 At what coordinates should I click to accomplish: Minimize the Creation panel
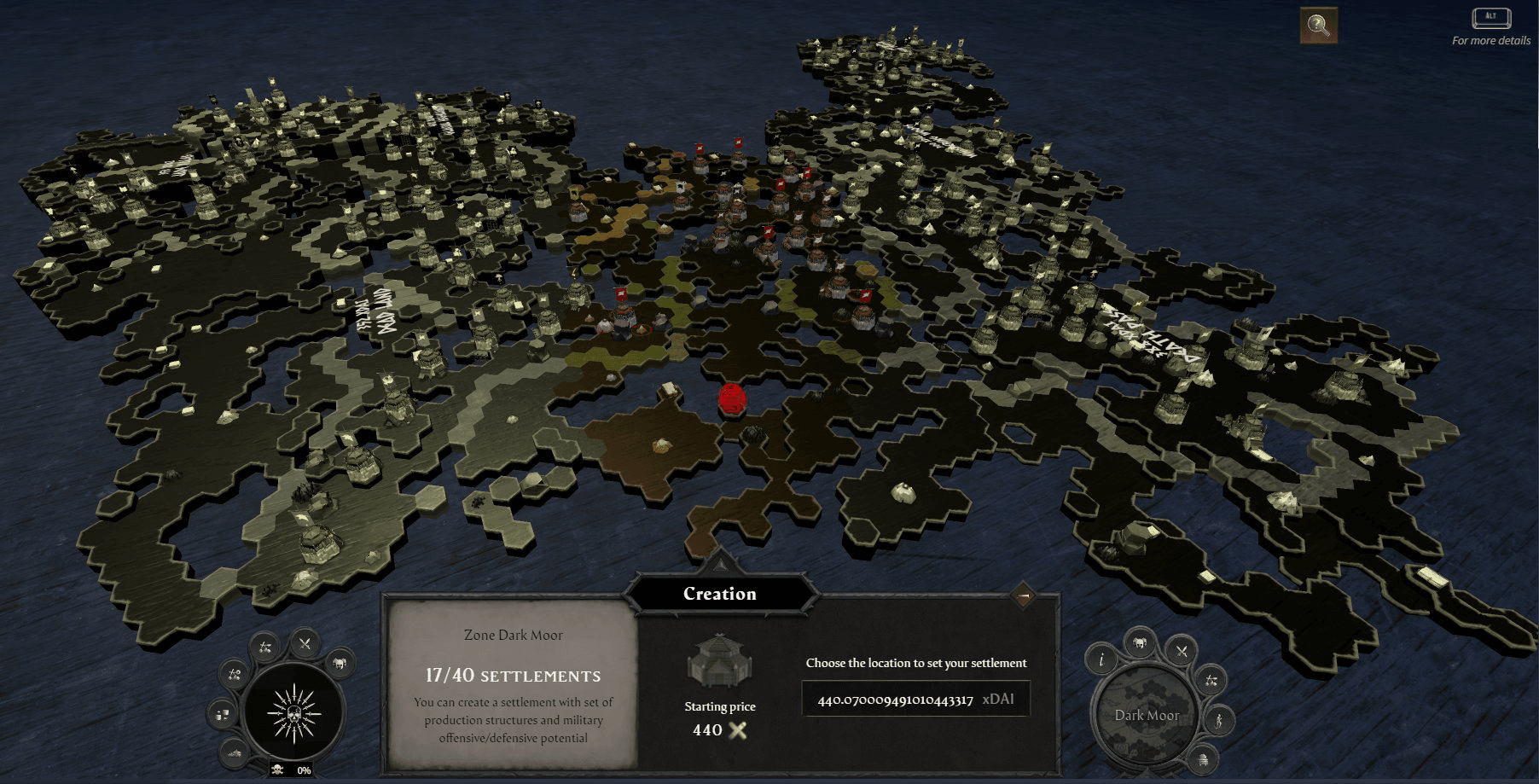[1024, 595]
